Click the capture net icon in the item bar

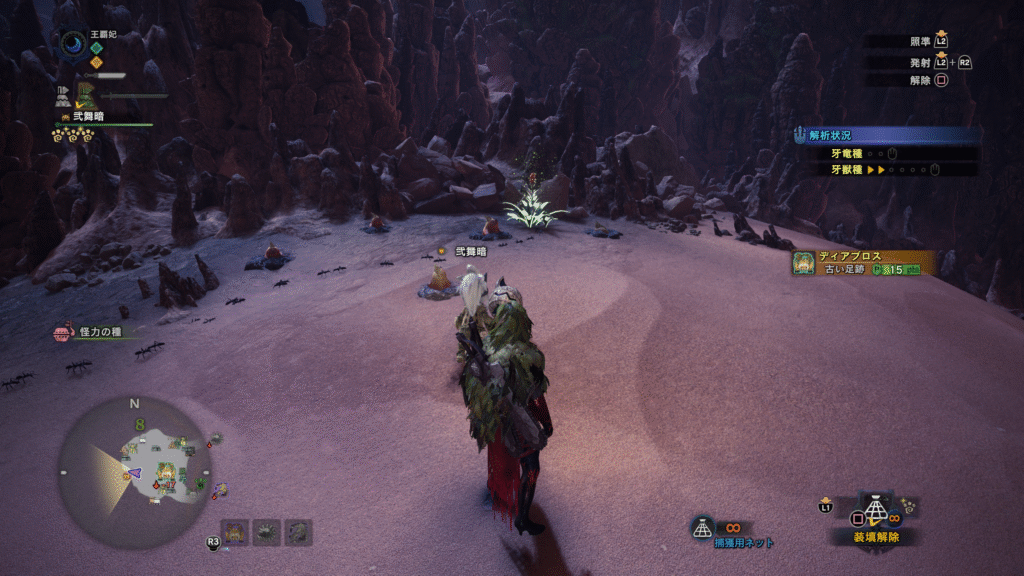point(876,510)
